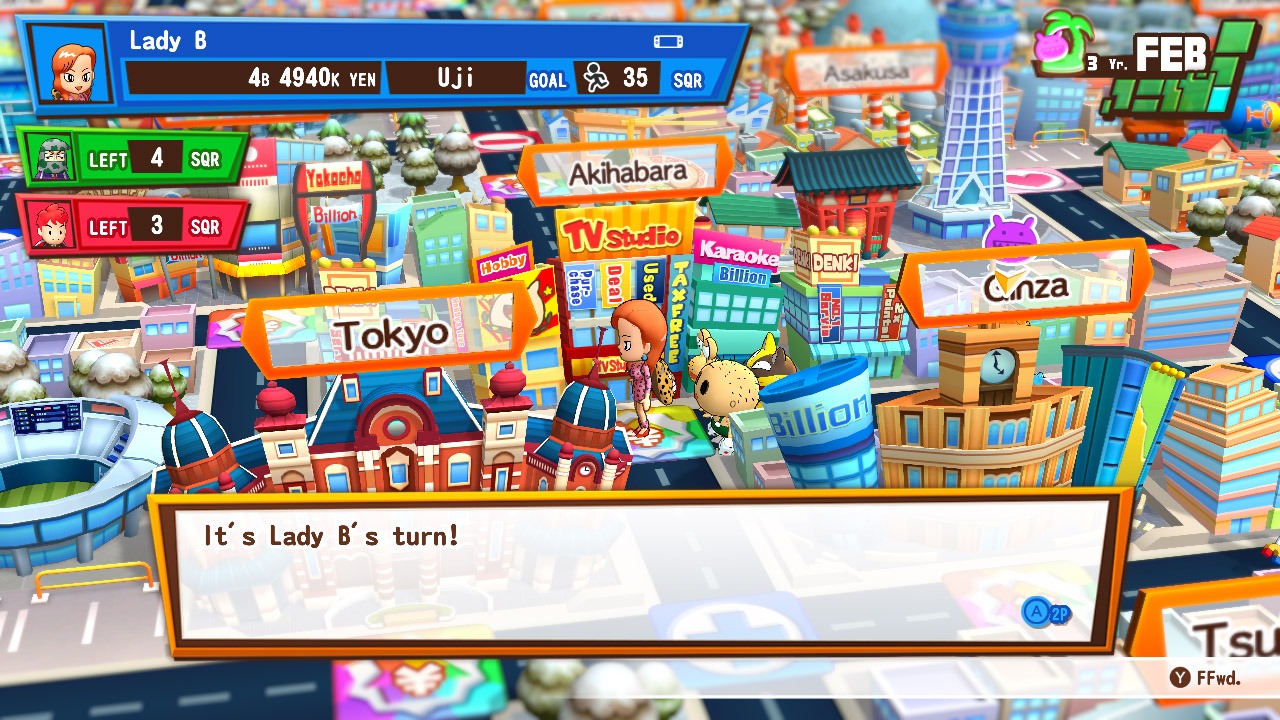Select the Tokyo station label

point(391,333)
